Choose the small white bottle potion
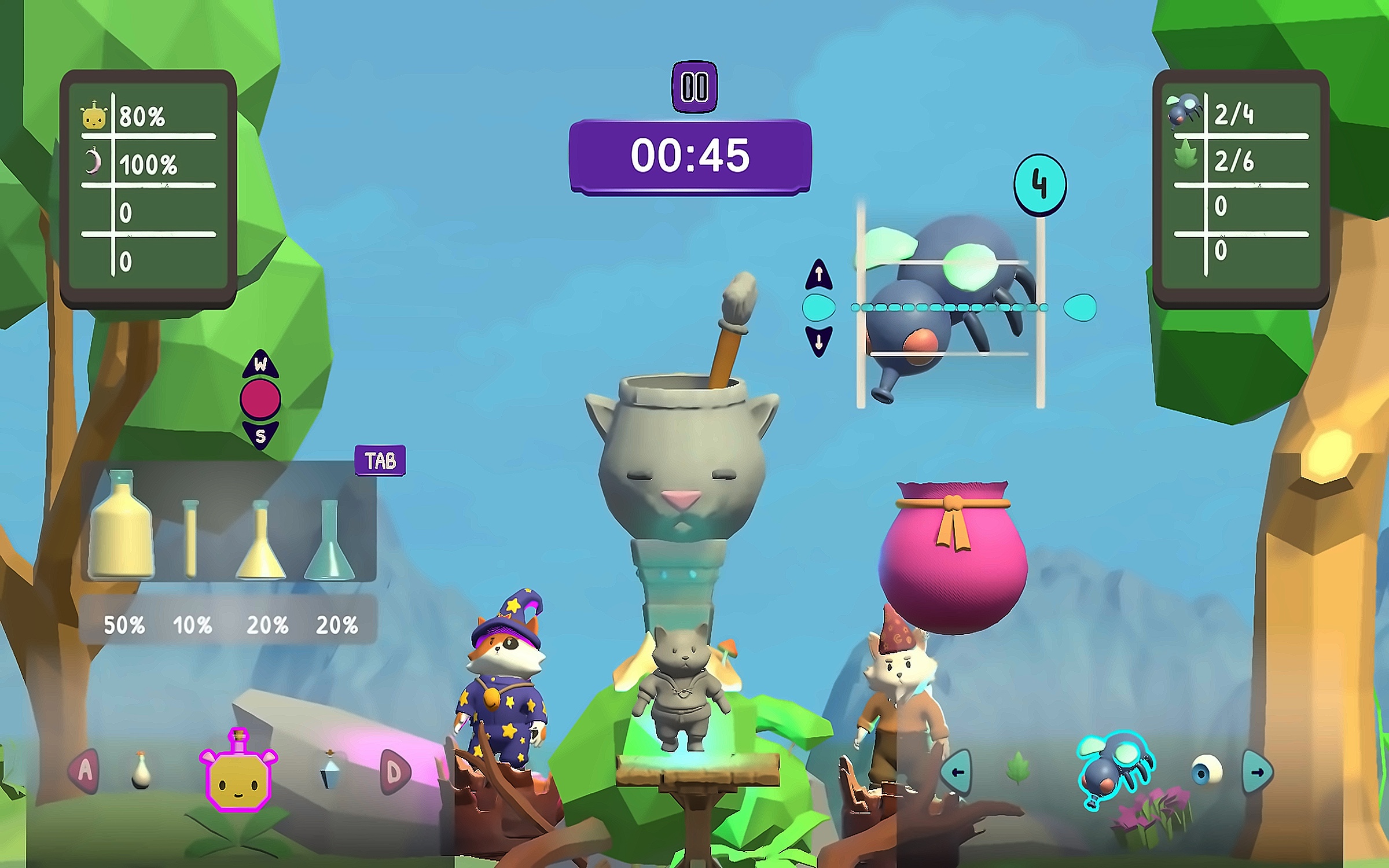This screenshot has width=1389, height=868. (141, 771)
